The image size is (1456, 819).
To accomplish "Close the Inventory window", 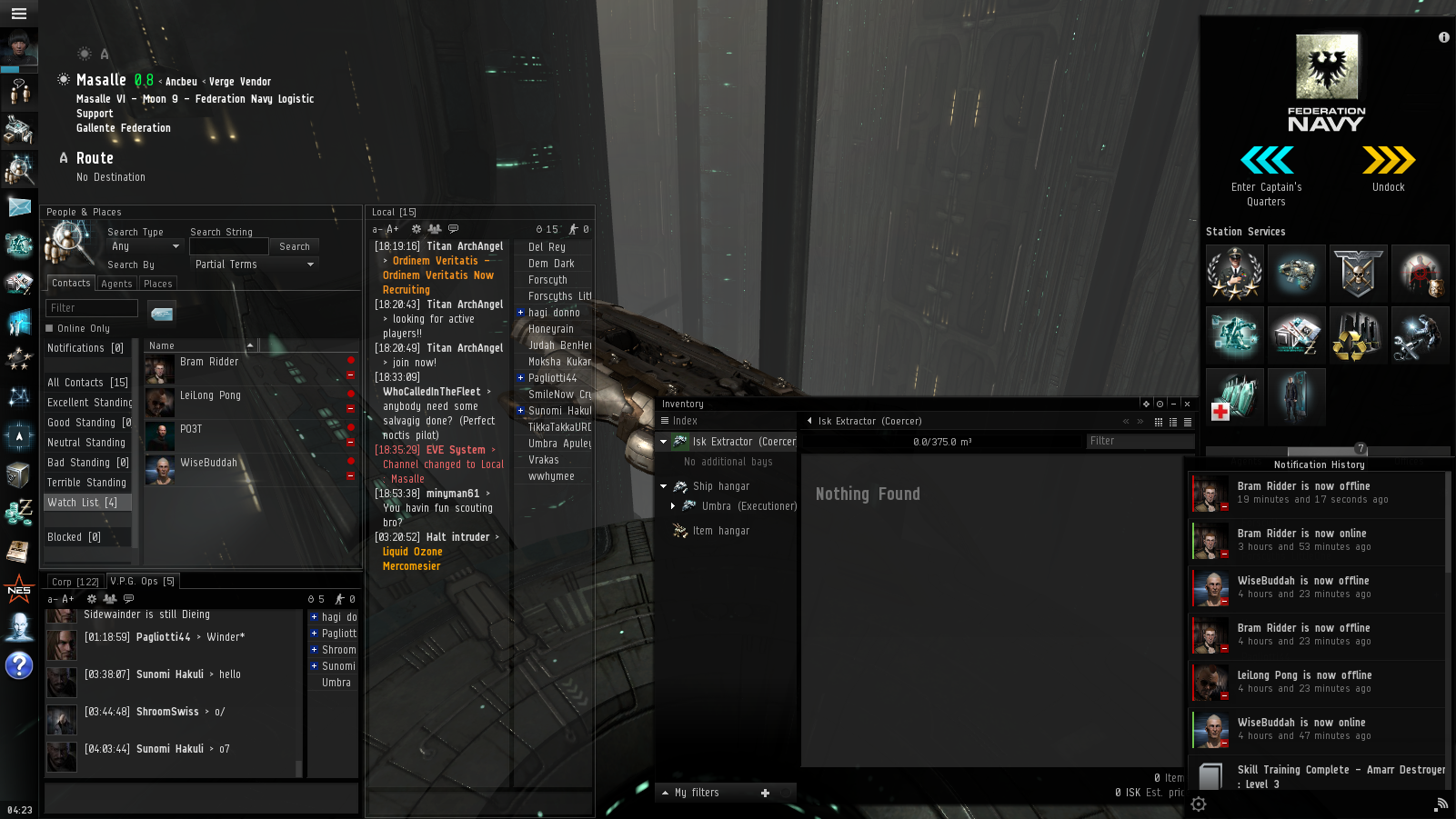I will coord(1187,404).
